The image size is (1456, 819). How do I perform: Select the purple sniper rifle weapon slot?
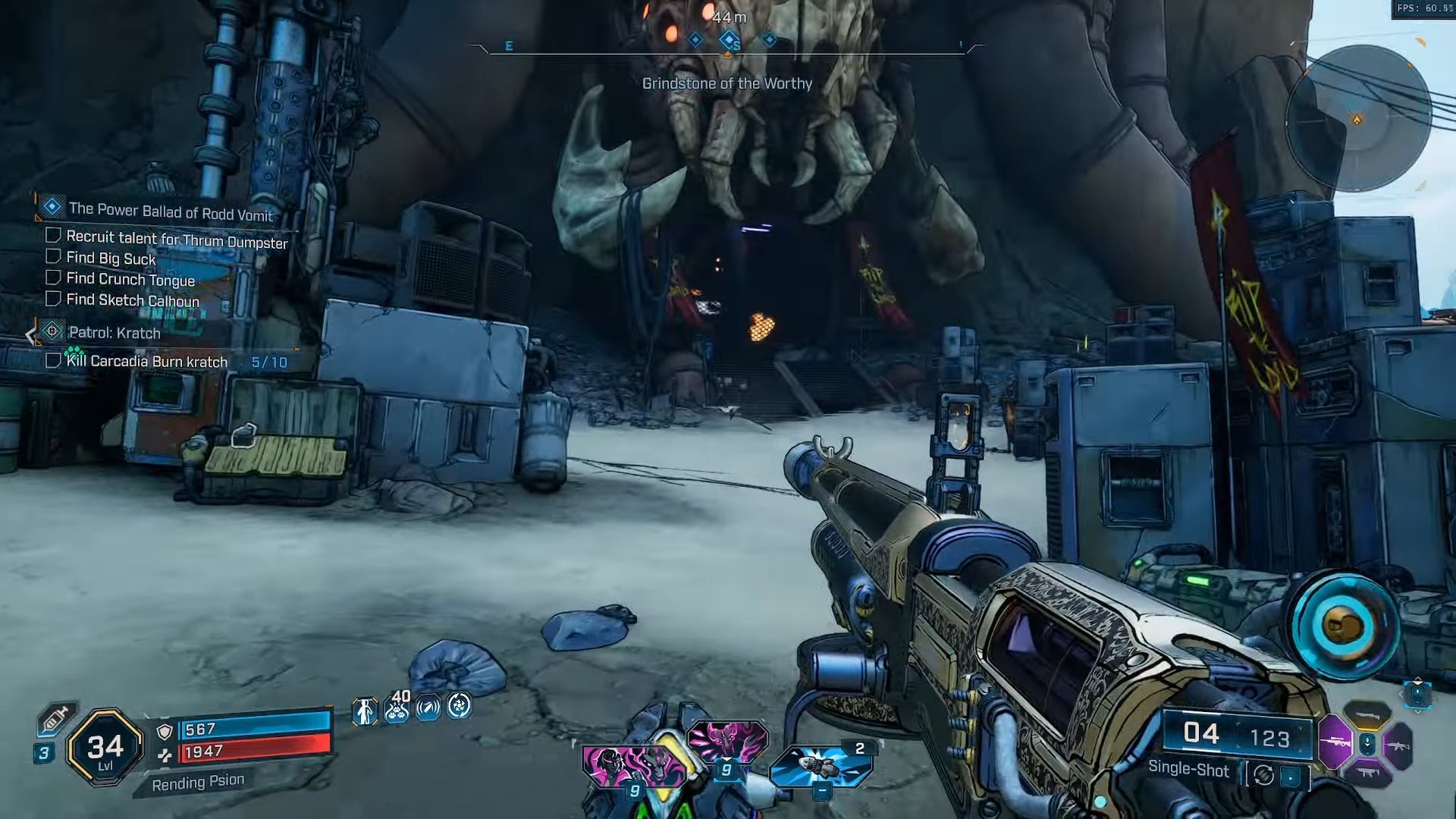pyautogui.click(x=1335, y=743)
